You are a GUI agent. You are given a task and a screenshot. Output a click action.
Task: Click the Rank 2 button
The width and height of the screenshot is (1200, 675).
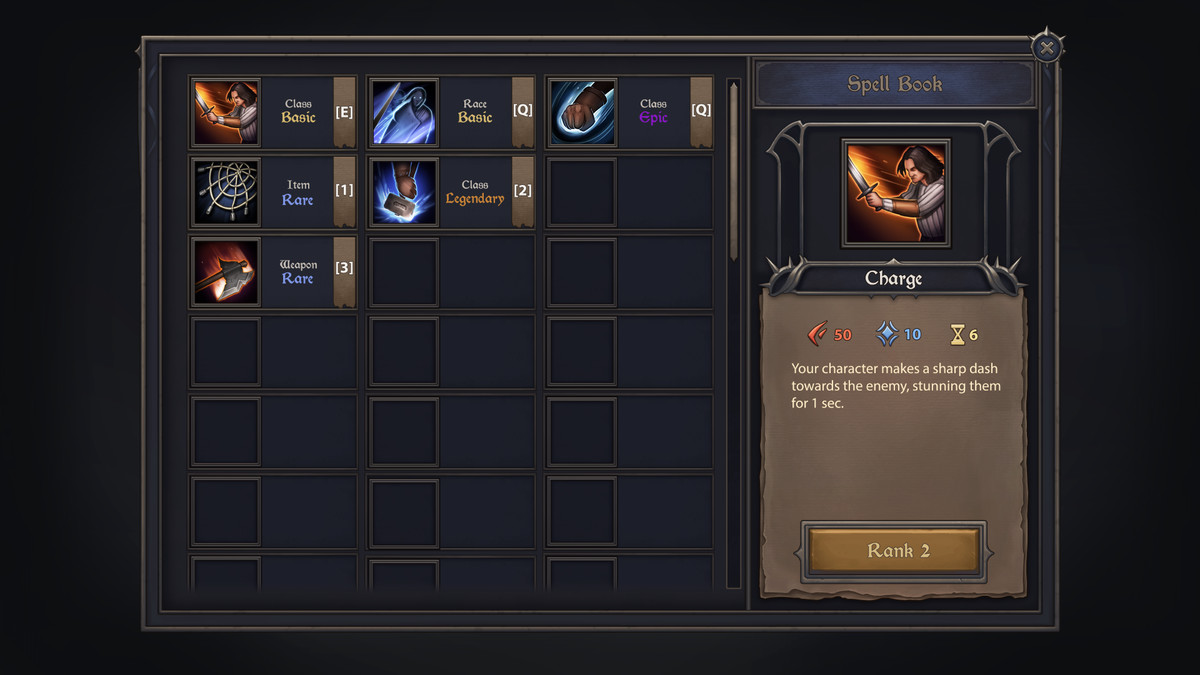(893, 551)
